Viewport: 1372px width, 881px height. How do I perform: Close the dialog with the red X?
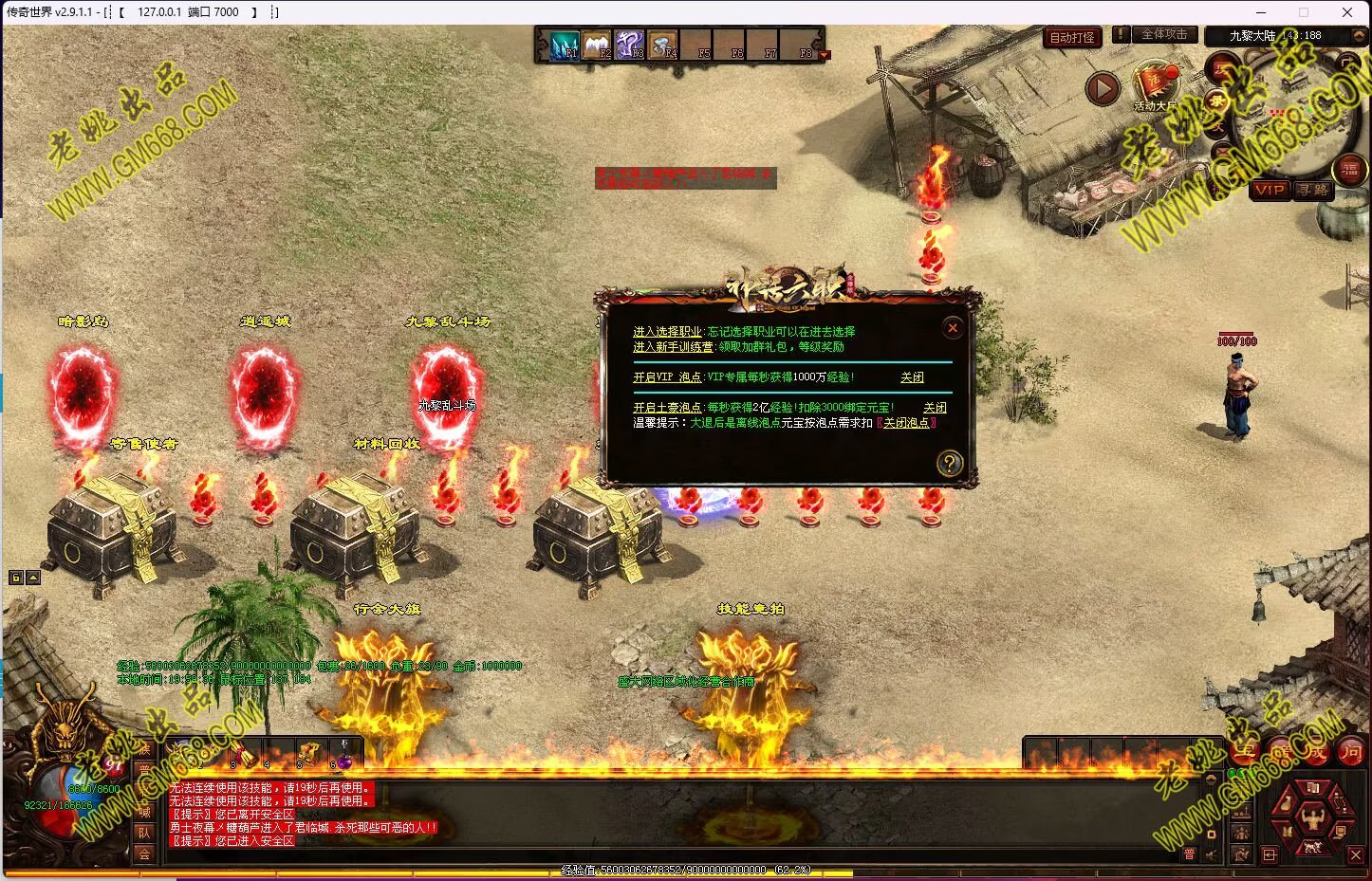953,328
